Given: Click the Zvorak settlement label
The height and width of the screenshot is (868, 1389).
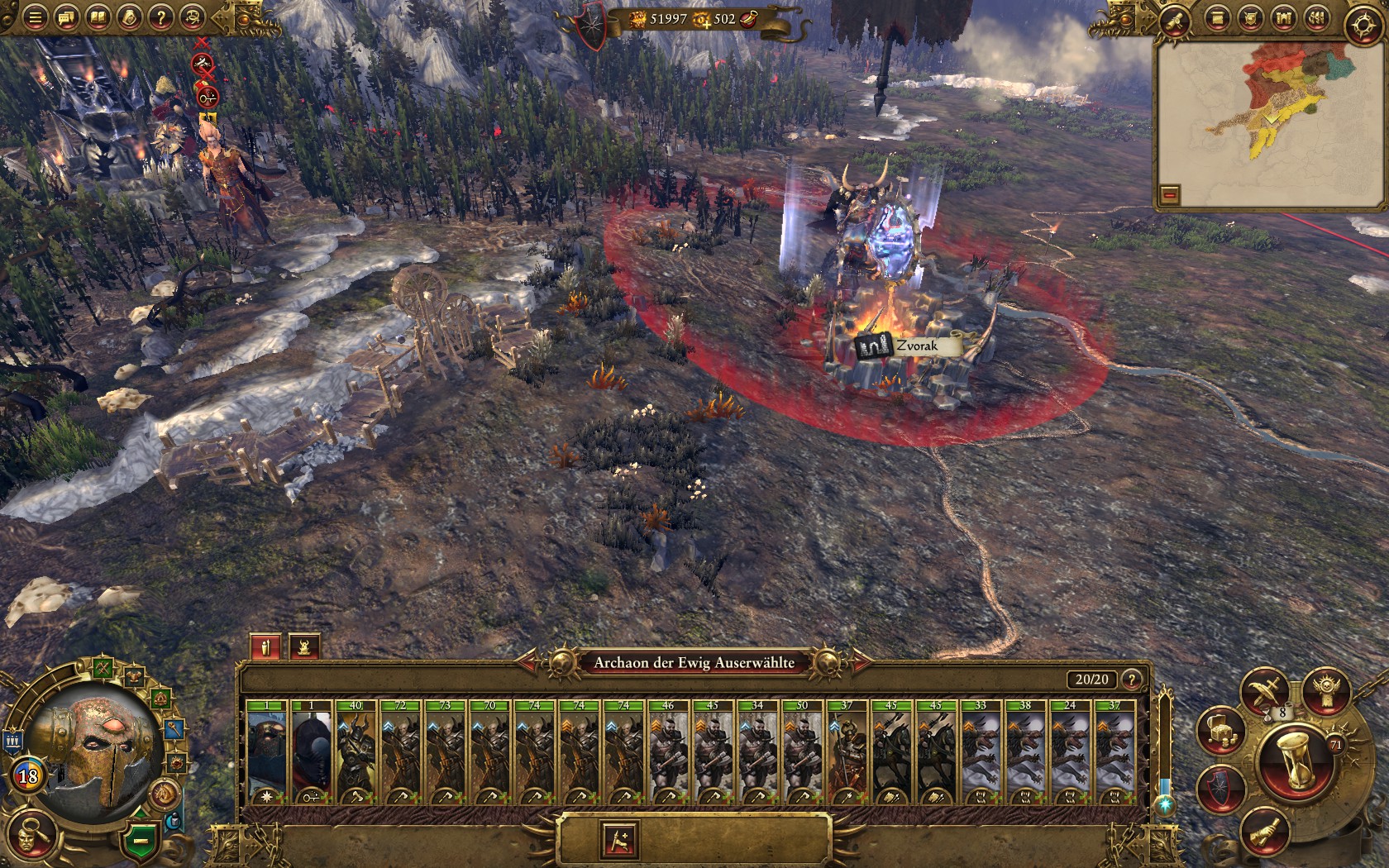Looking at the screenshot, I should click(x=908, y=346).
